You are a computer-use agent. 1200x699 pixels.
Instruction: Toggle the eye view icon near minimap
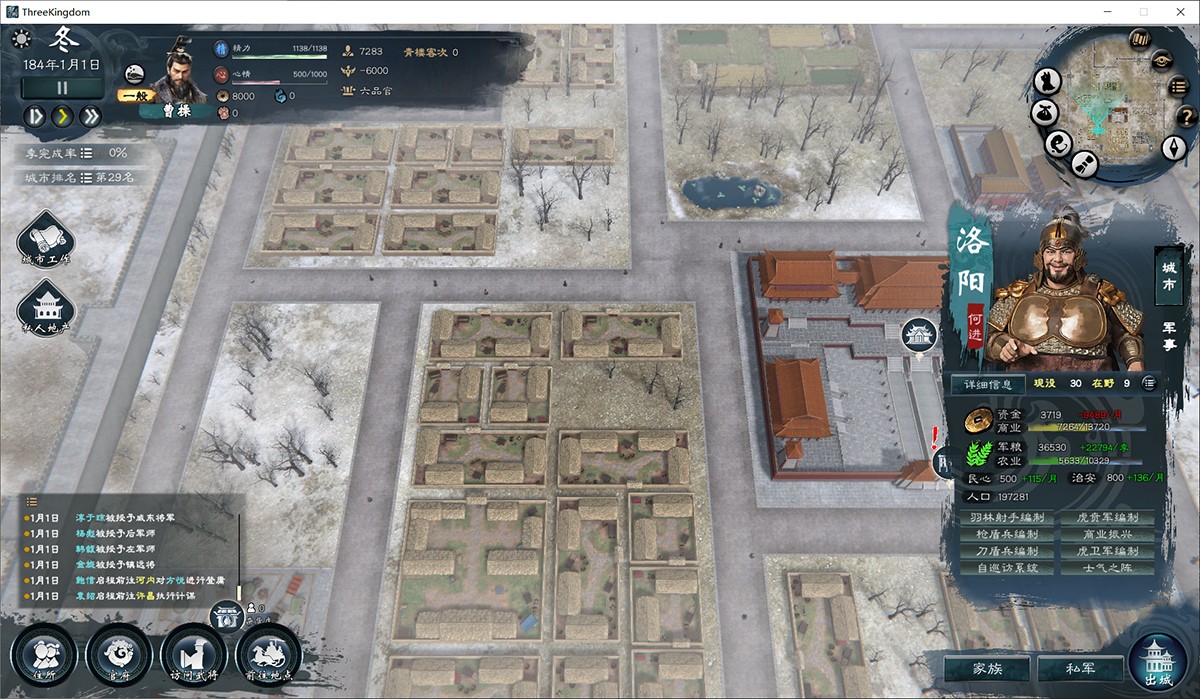coord(1161,59)
